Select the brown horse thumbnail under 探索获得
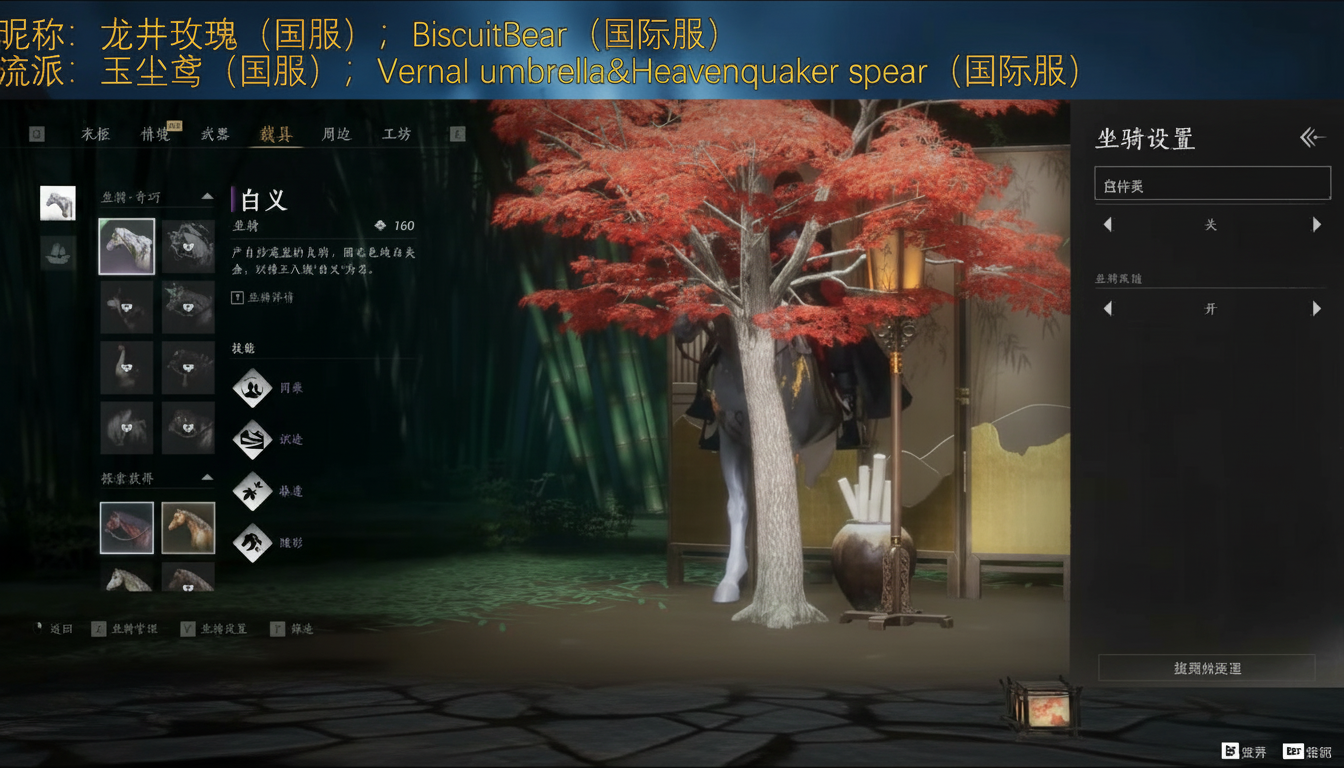Viewport: 1344px width, 768px height. (x=188, y=526)
